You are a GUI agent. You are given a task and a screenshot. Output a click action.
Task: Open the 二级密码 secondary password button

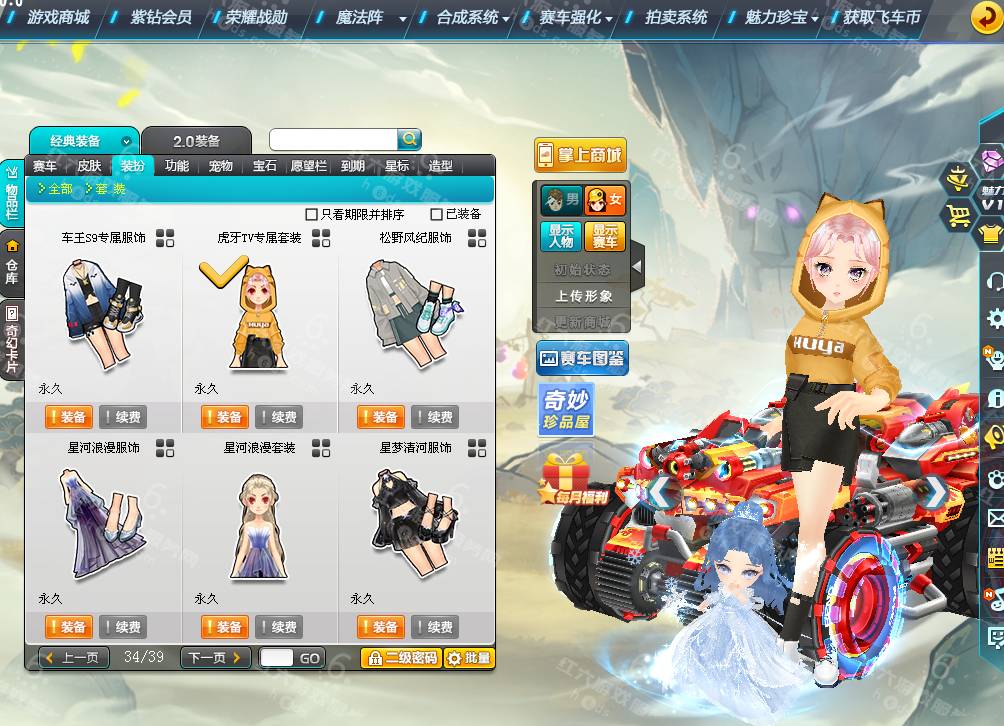401,658
